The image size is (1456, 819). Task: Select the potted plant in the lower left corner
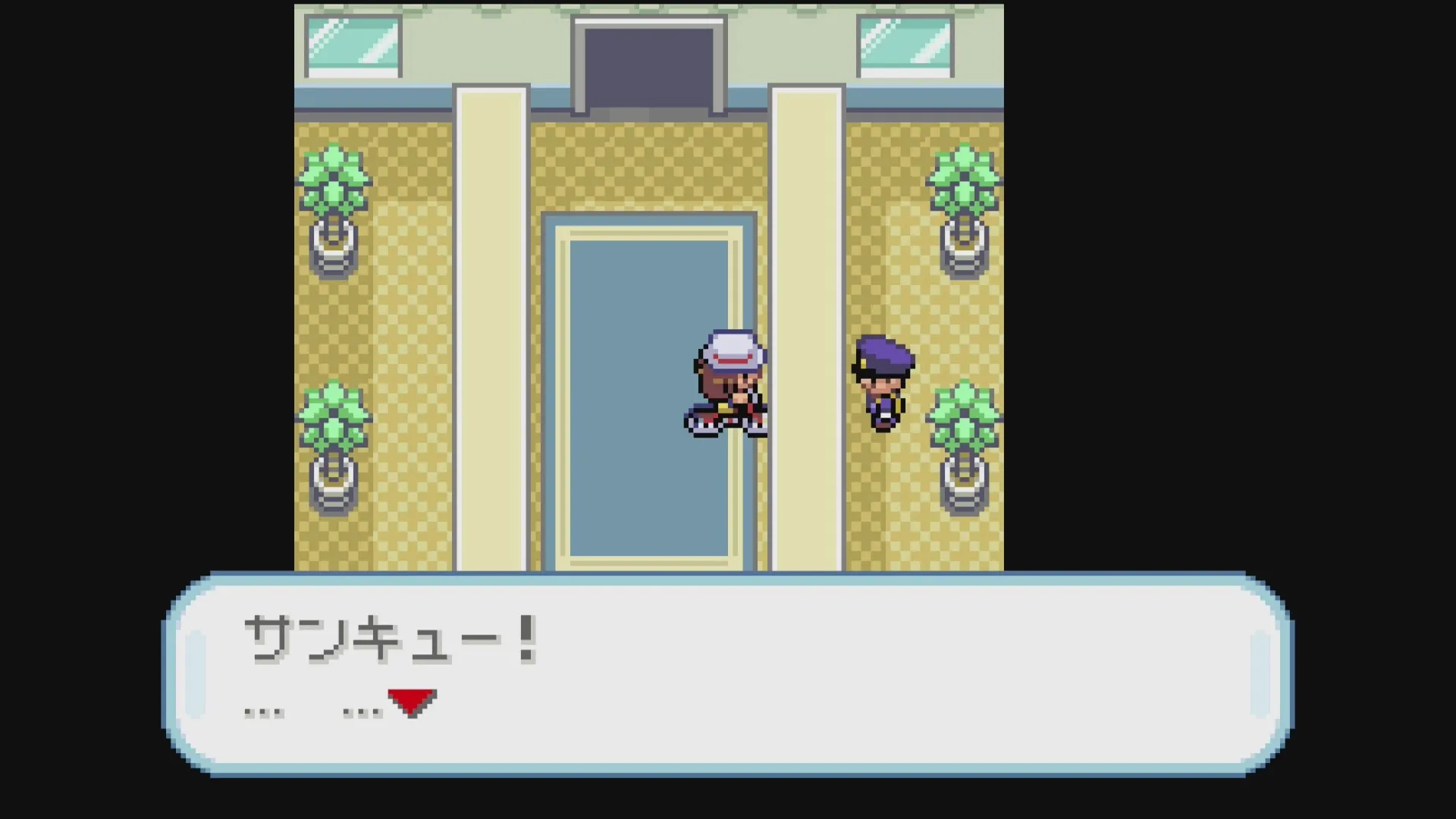(x=334, y=440)
